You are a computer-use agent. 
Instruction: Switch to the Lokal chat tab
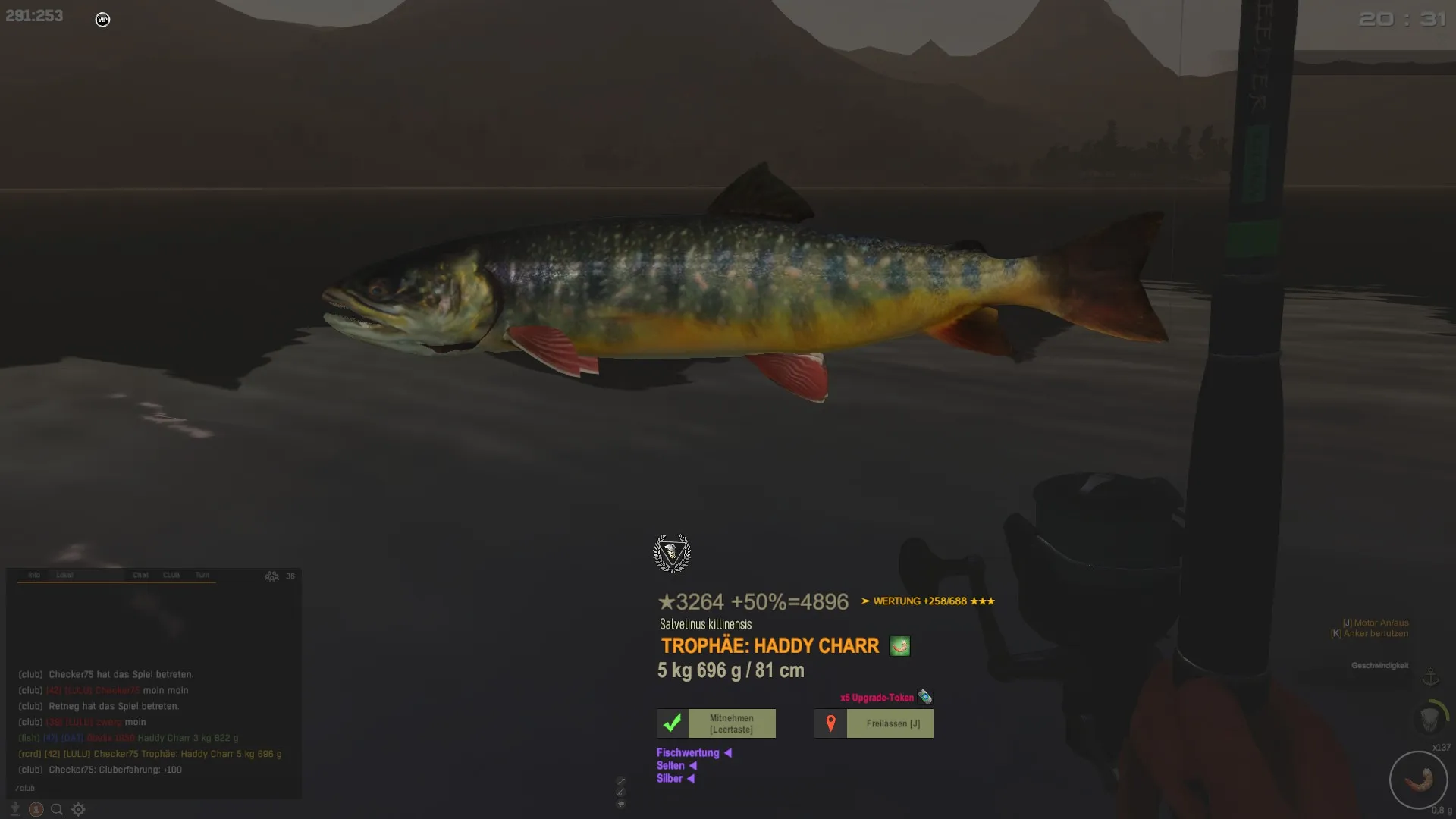point(64,575)
